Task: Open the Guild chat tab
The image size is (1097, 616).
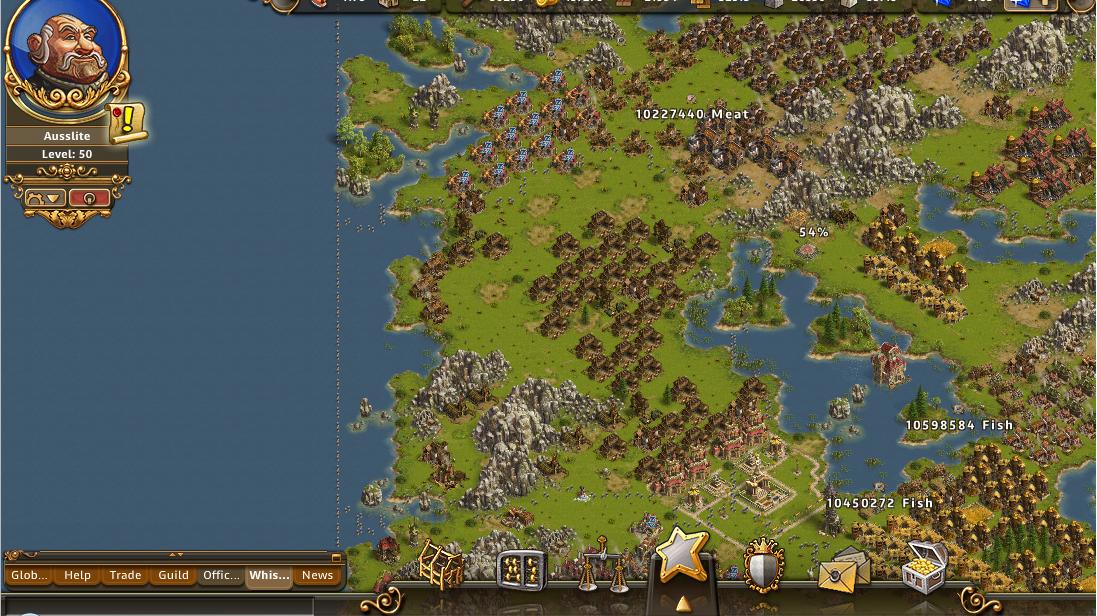Action: [173, 575]
